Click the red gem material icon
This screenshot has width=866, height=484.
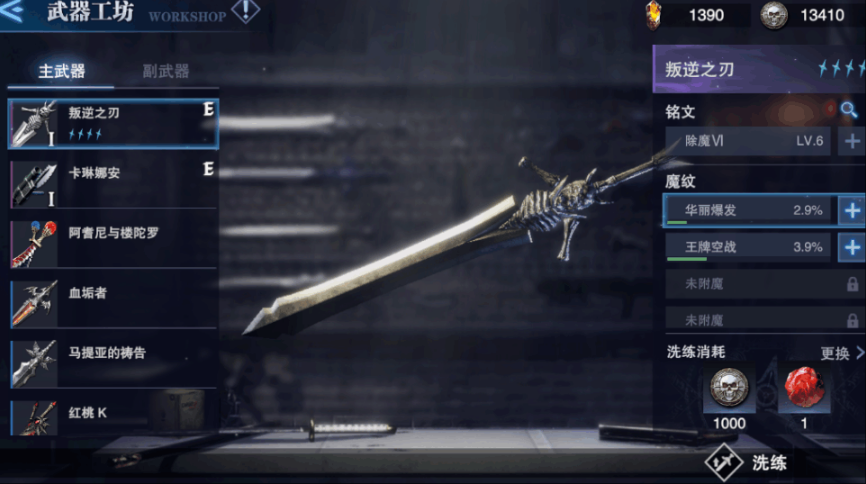click(x=804, y=389)
